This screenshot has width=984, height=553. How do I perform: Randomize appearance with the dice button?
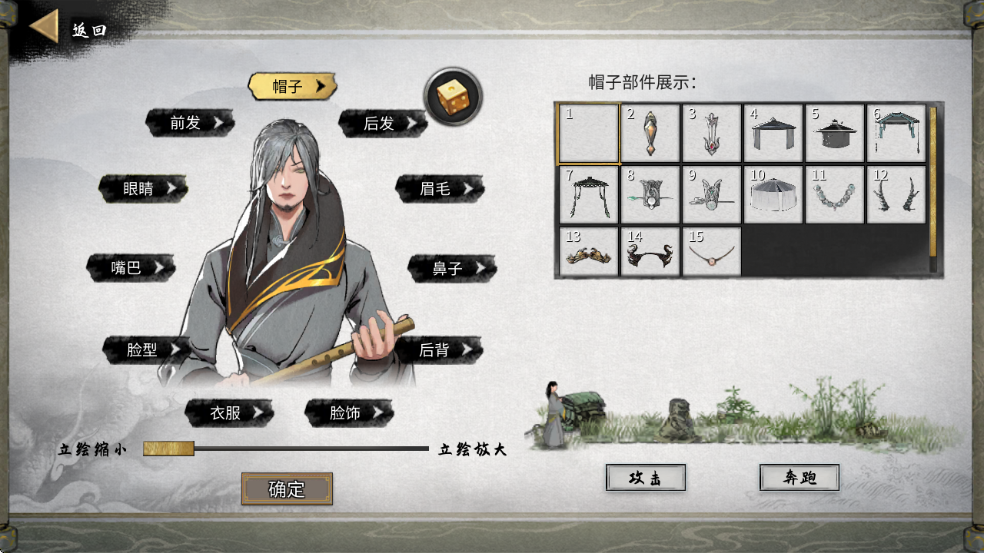tap(453, 96)
